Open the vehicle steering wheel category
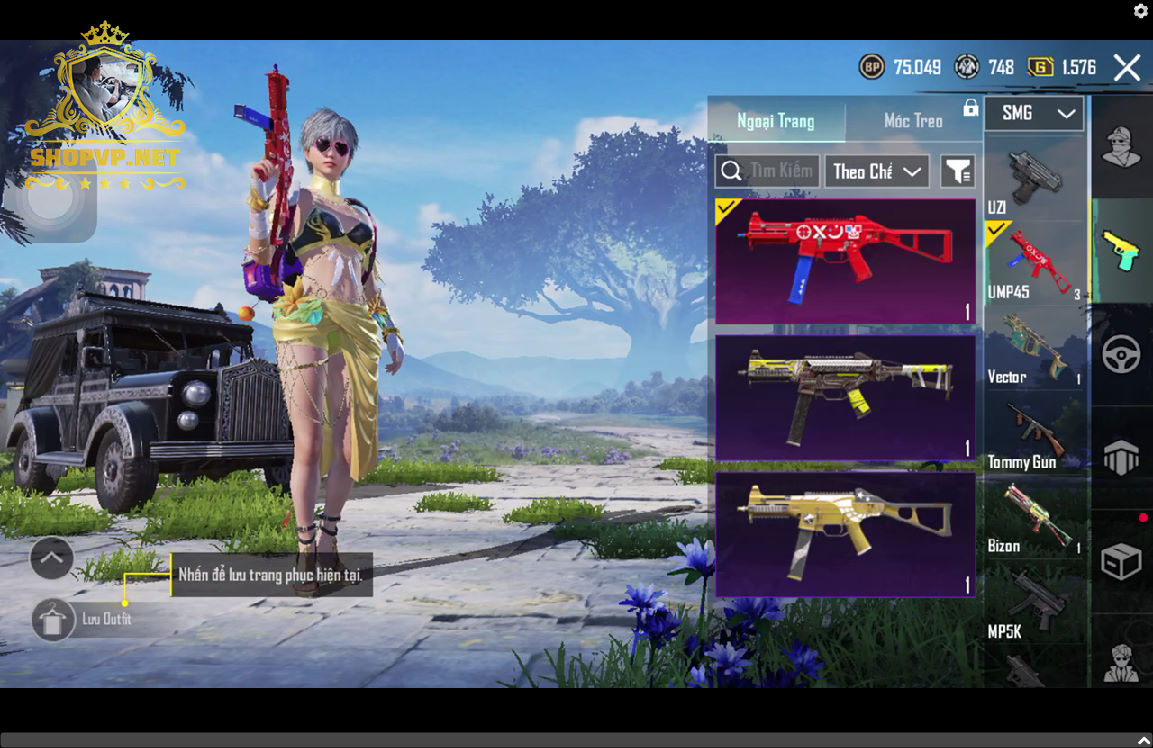Screen dimensions: 1153x748 1121,354
